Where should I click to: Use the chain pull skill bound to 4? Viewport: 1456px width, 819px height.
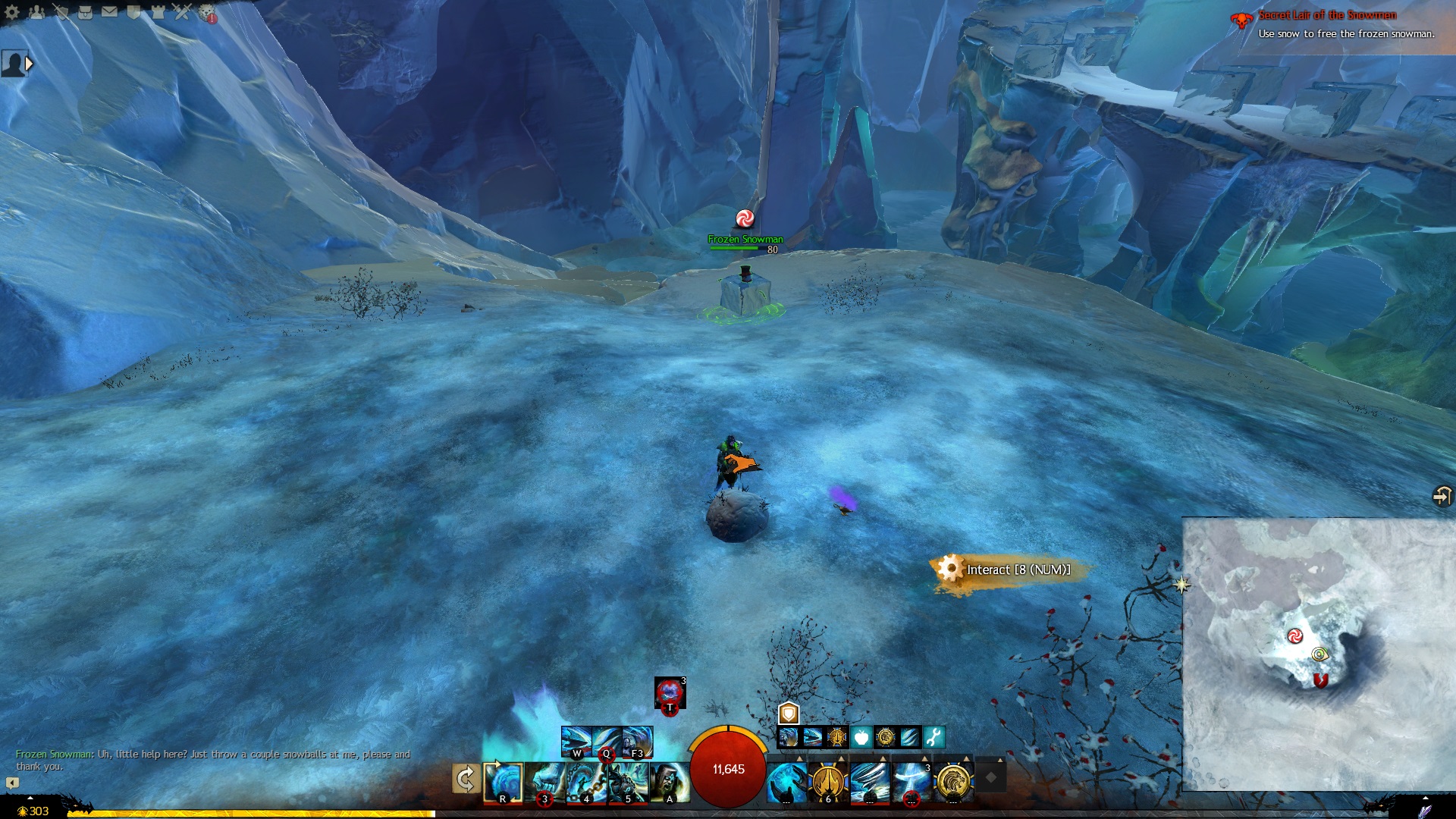click(586, 782)
